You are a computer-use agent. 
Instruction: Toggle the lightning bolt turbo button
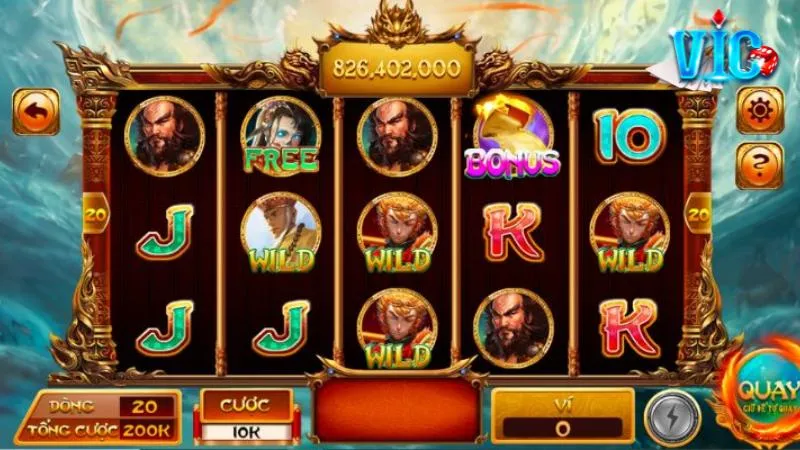[x=671, y=416]
